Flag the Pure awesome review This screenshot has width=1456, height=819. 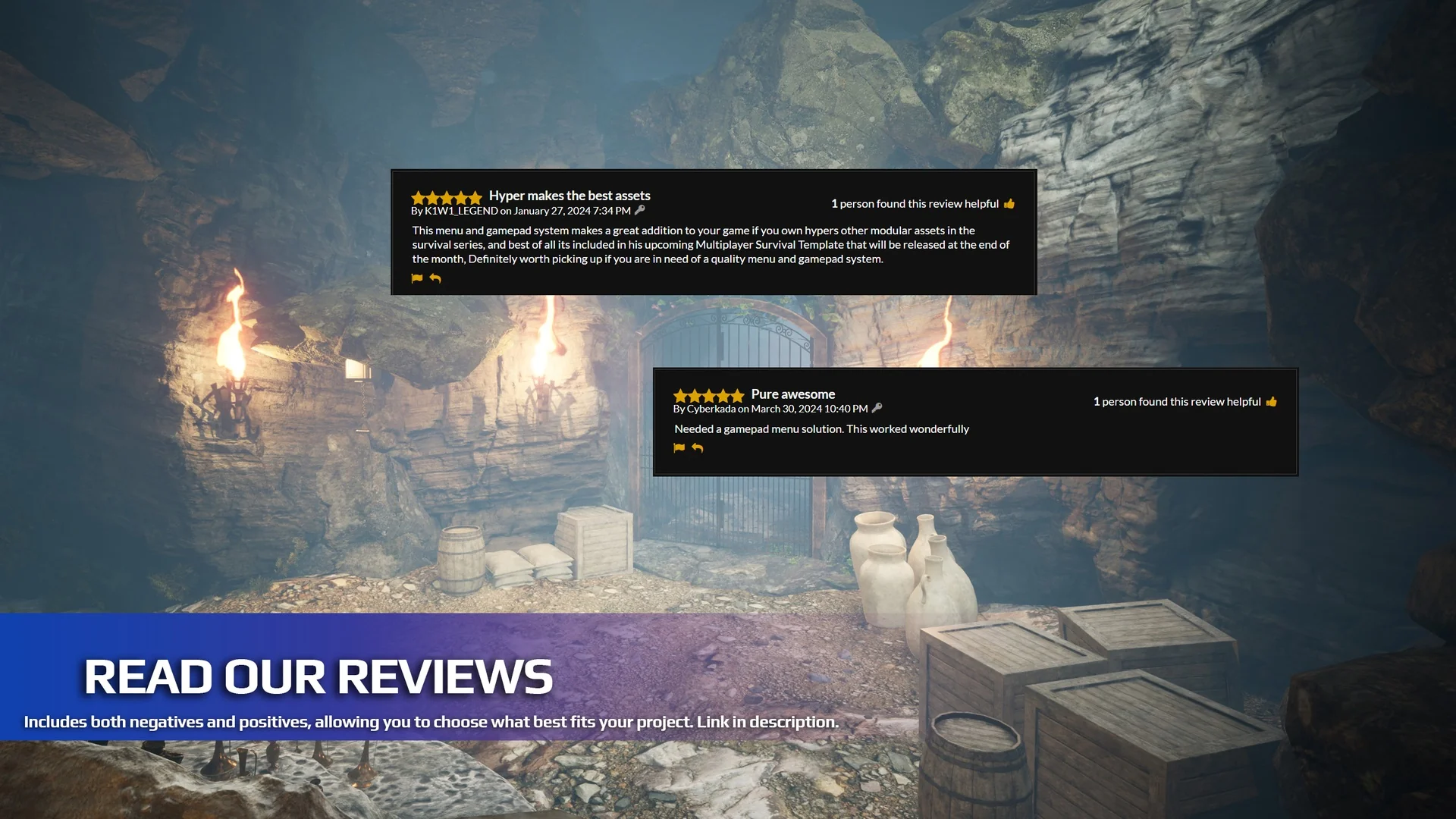(679, 448)
